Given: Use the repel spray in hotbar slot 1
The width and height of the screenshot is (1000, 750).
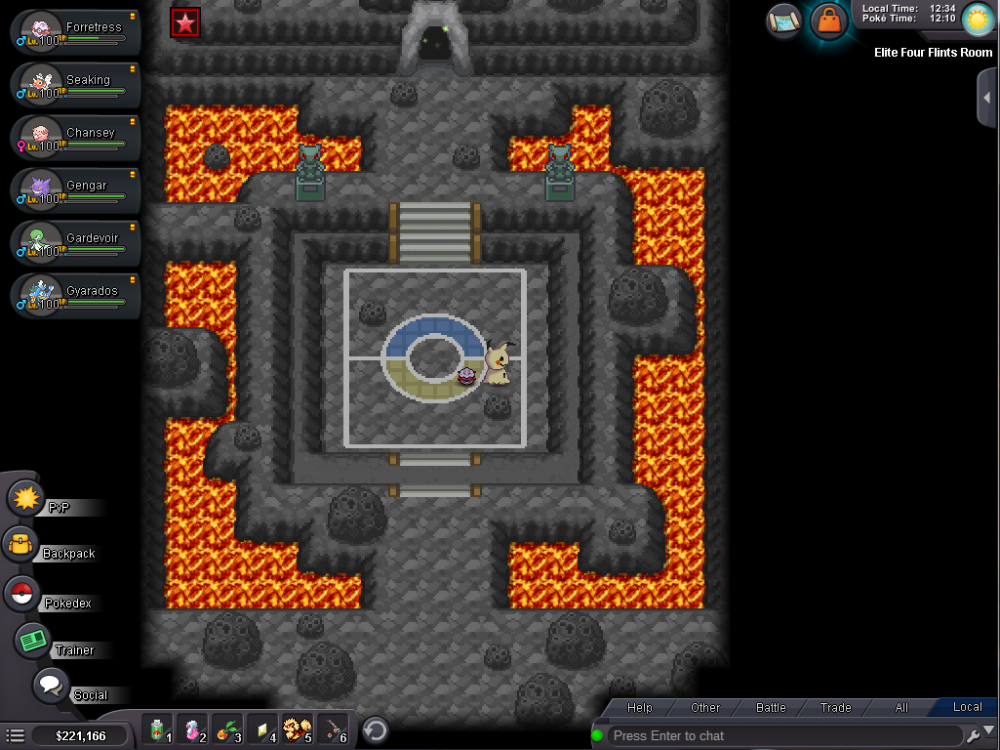Looking at the screenshot, I should 158,730.
